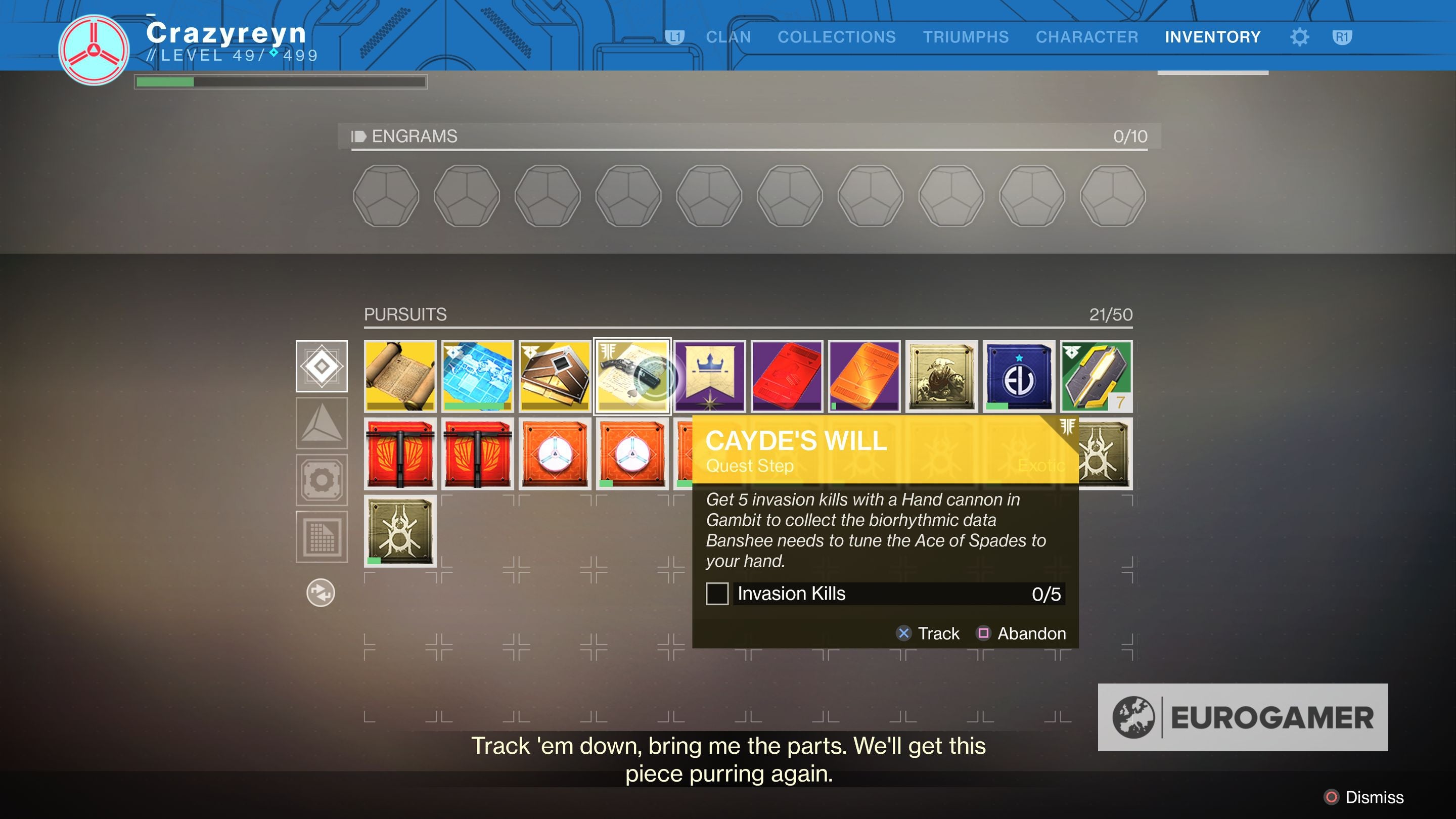
Task: Pick the orange card bounty
Action: click(x=864, y=376)
